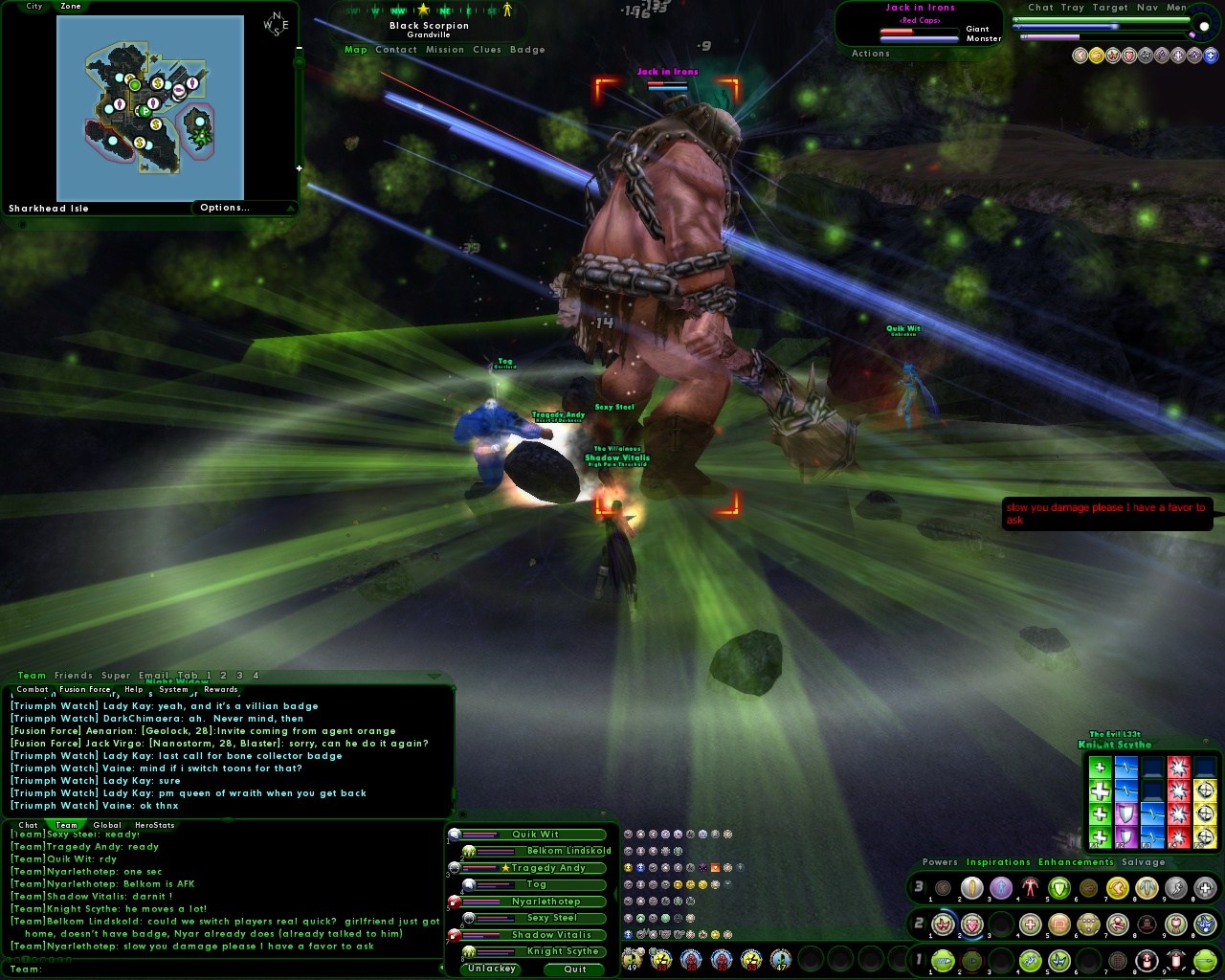Click the Quit button to leave the team
Viewport: 1225px width, 980px height.
pos(573,969)
